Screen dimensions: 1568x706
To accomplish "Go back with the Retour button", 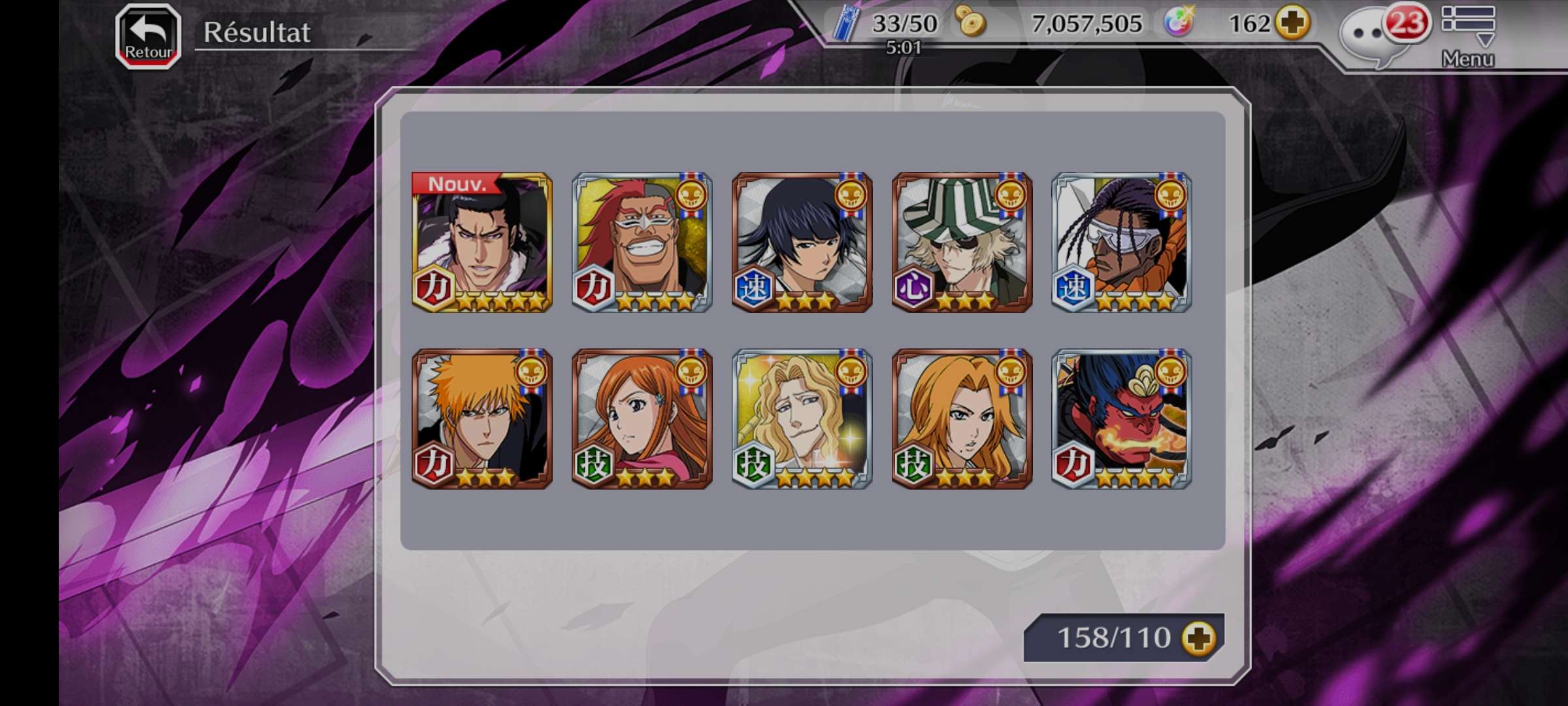I will tap(148, 37).
